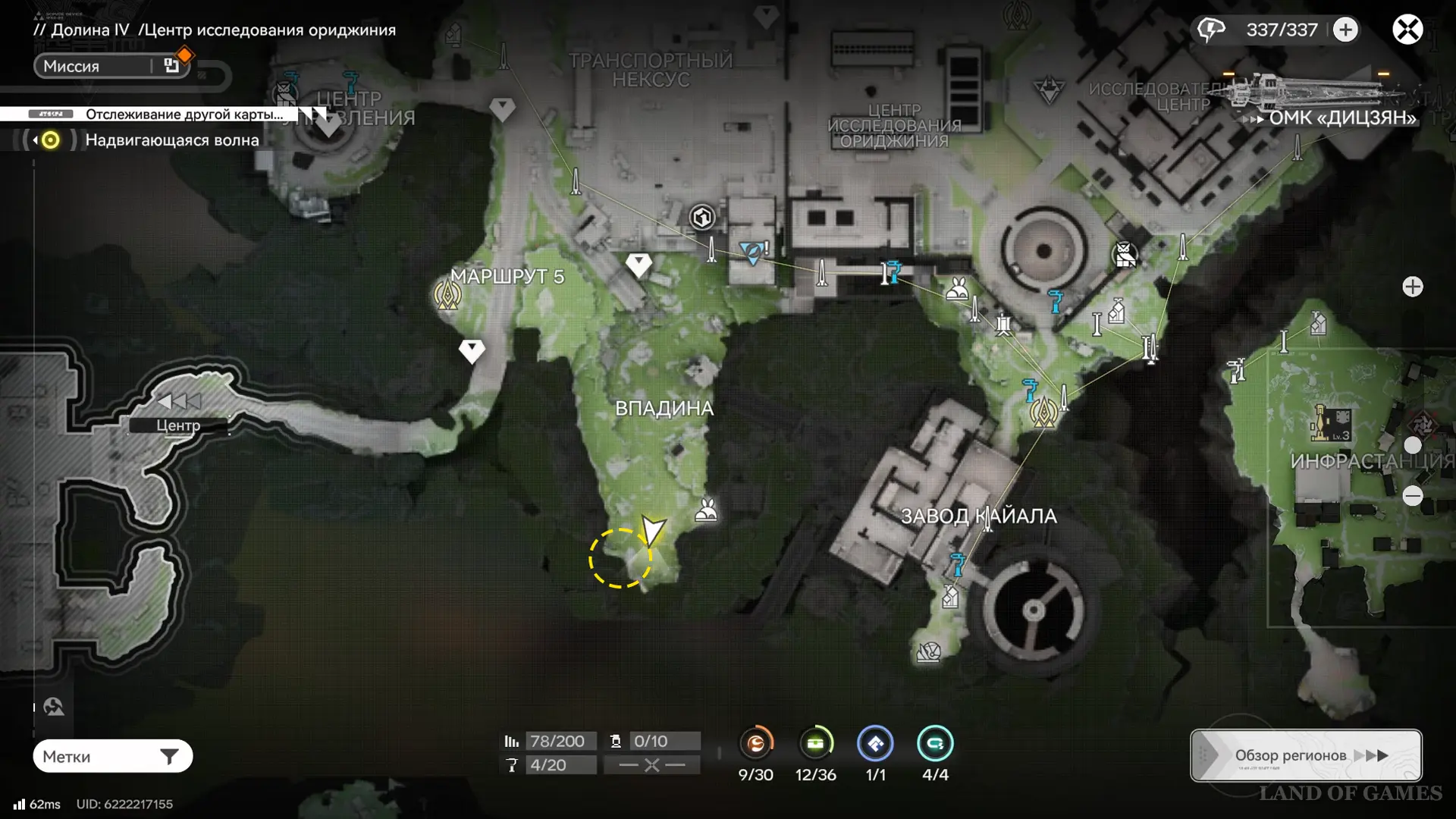Select the tracked quest Надвигающаяся волна
This screenshot has height=819, width=1456.
(x=171, y=140)
